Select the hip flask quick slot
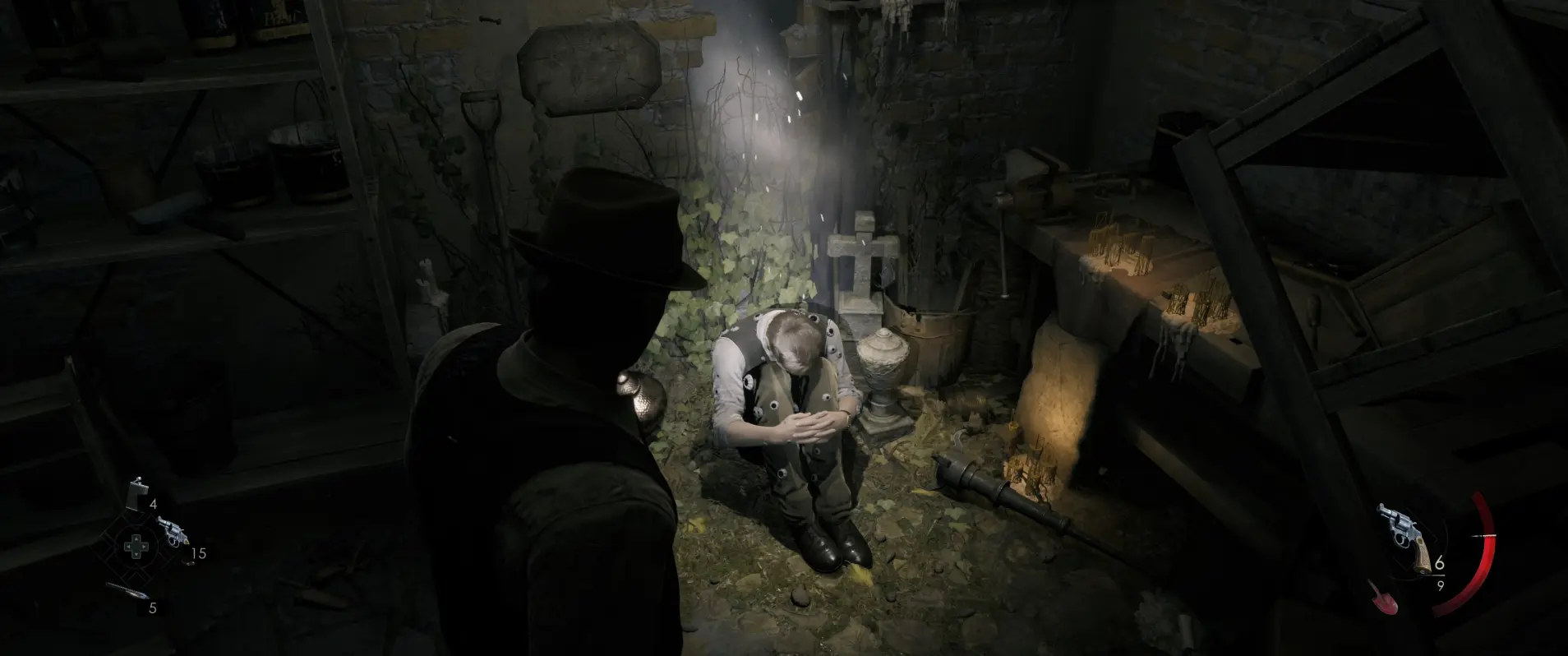The height and width of the screenshot is (656, 1568). pyautogui.click(x=137, y=493)
